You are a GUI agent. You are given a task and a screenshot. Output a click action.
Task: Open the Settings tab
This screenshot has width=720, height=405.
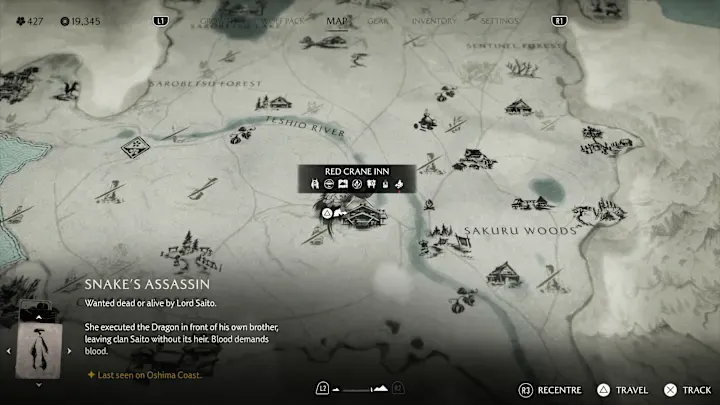499,20
